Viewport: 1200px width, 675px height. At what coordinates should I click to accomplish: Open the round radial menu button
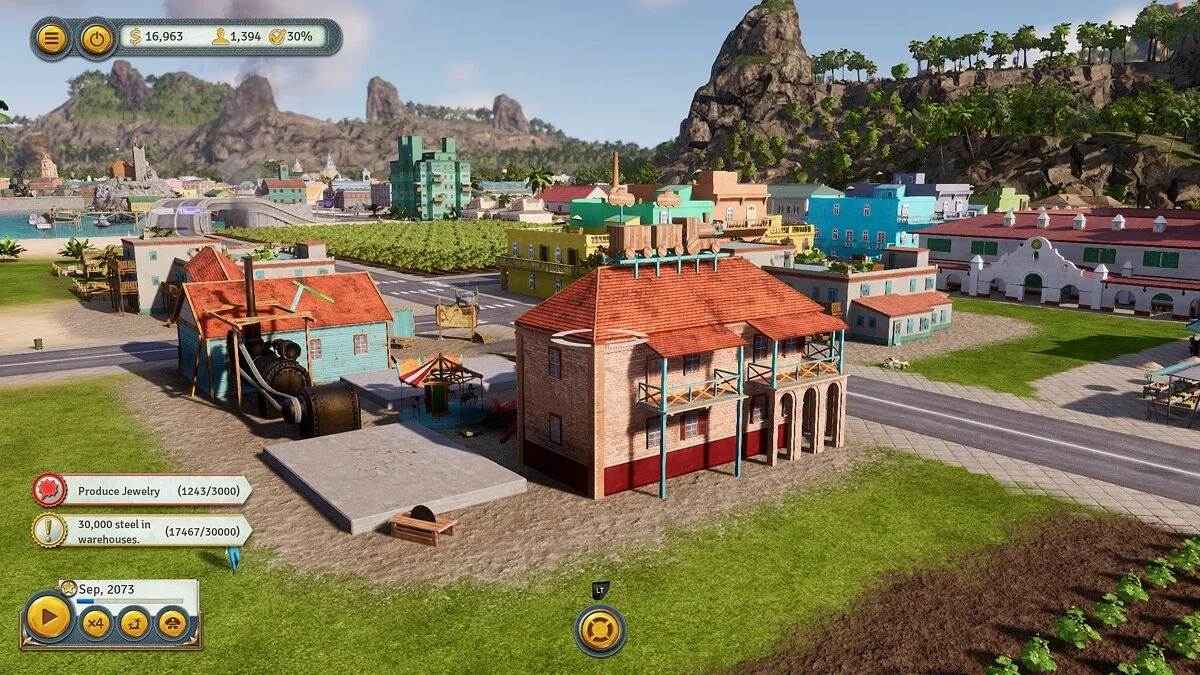(x=600, y=631)
